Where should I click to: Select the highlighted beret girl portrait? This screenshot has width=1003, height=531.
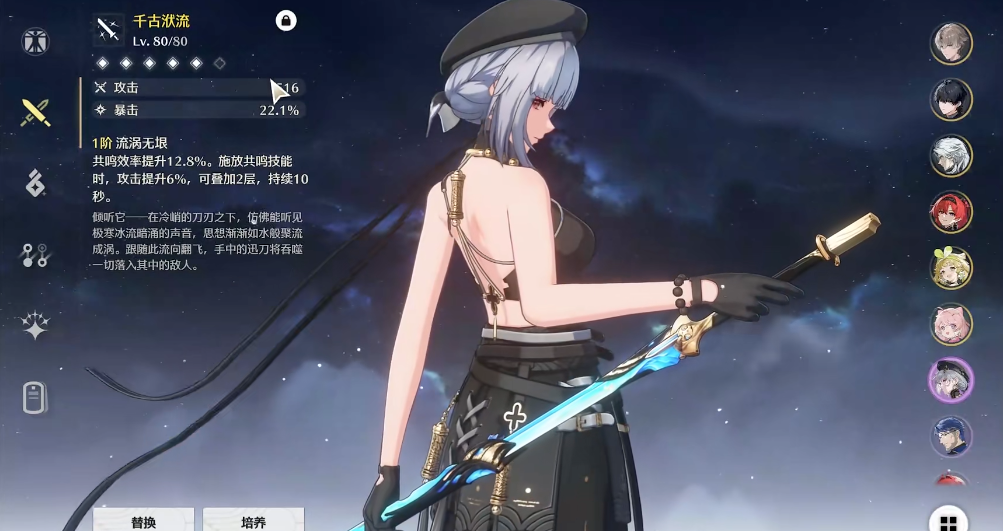[951, 380]
